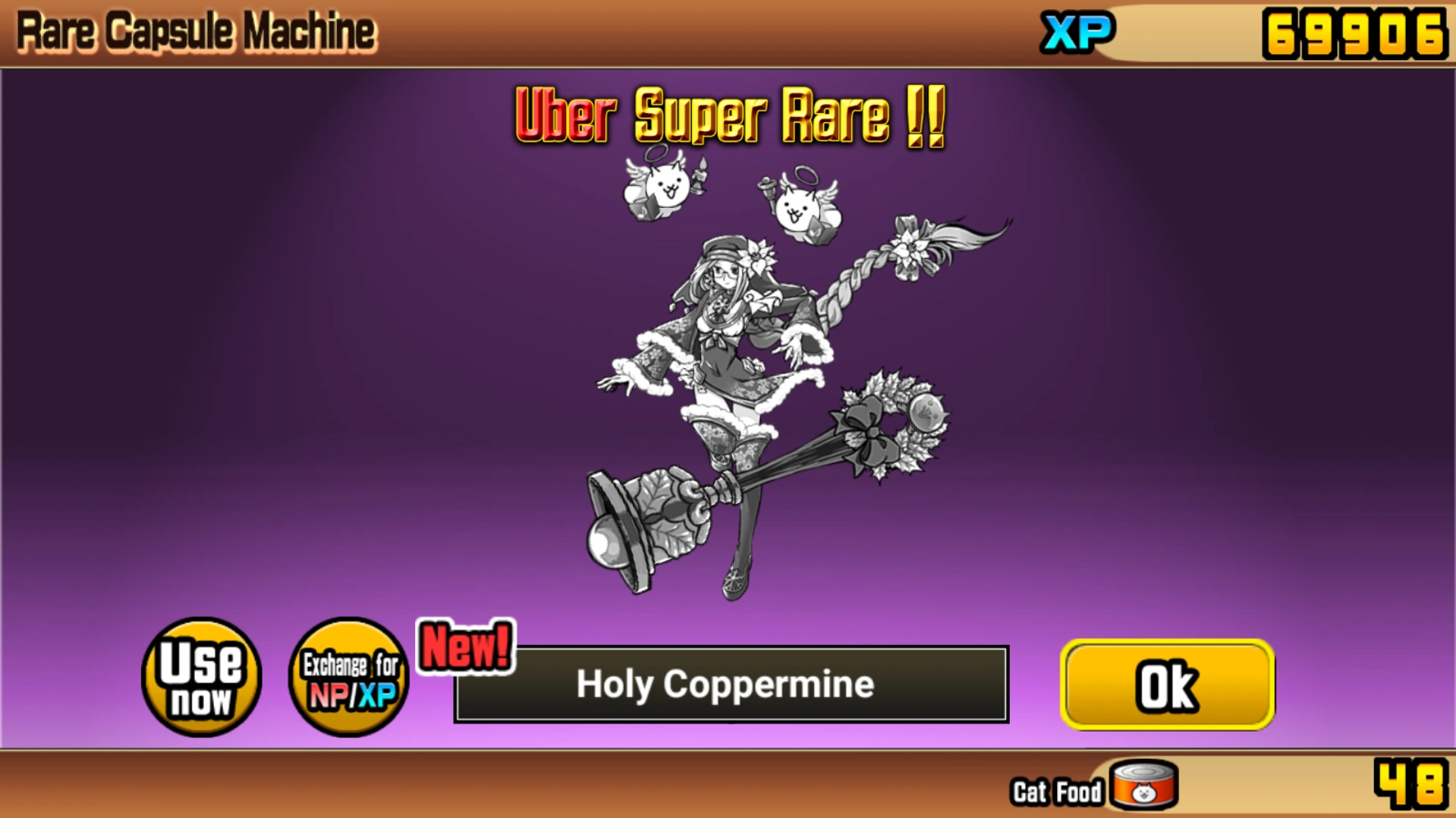Click the red "New!" badge

point(465,647)
